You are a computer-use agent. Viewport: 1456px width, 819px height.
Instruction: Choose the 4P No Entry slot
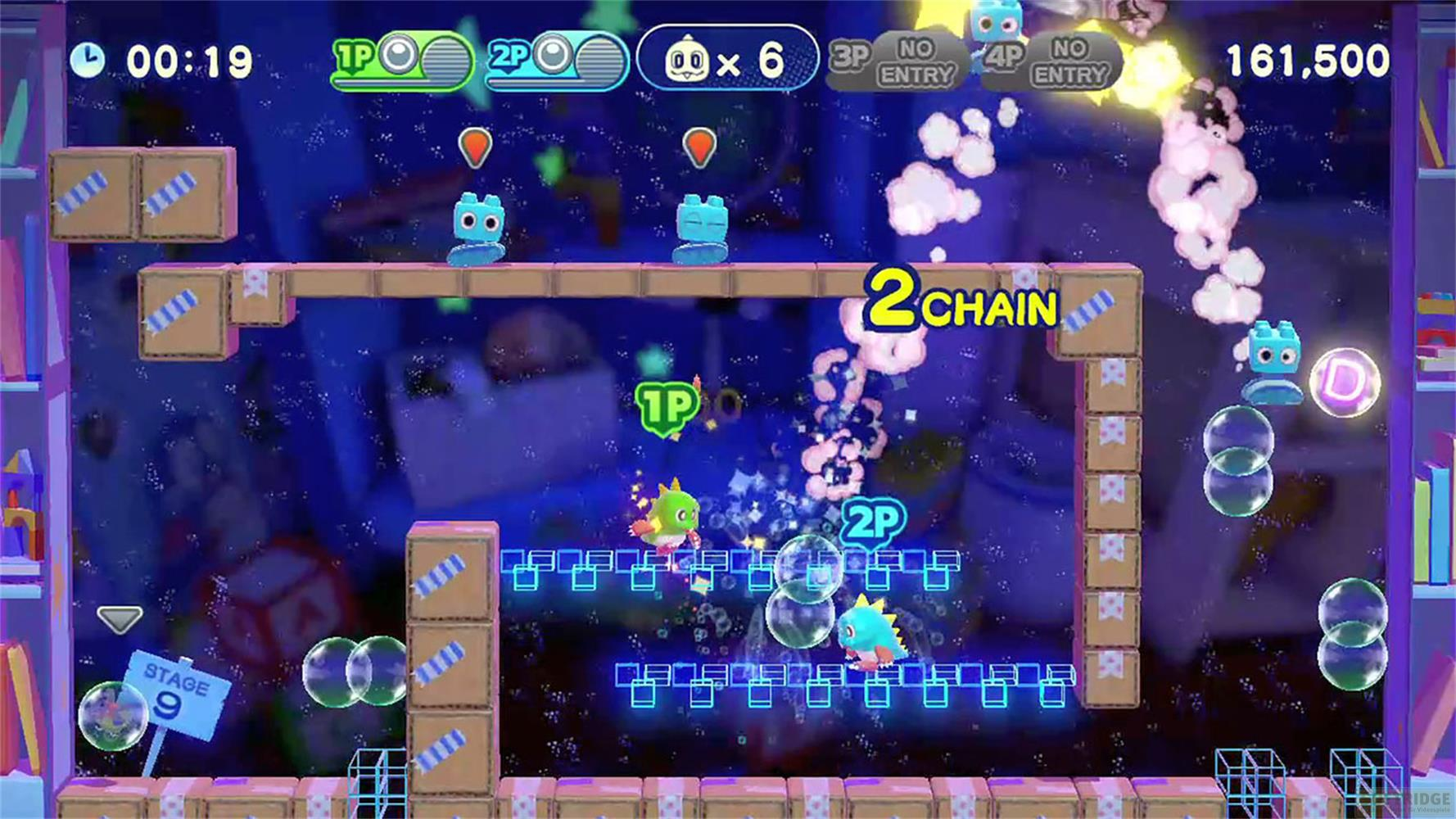(x=1051, y=61)
